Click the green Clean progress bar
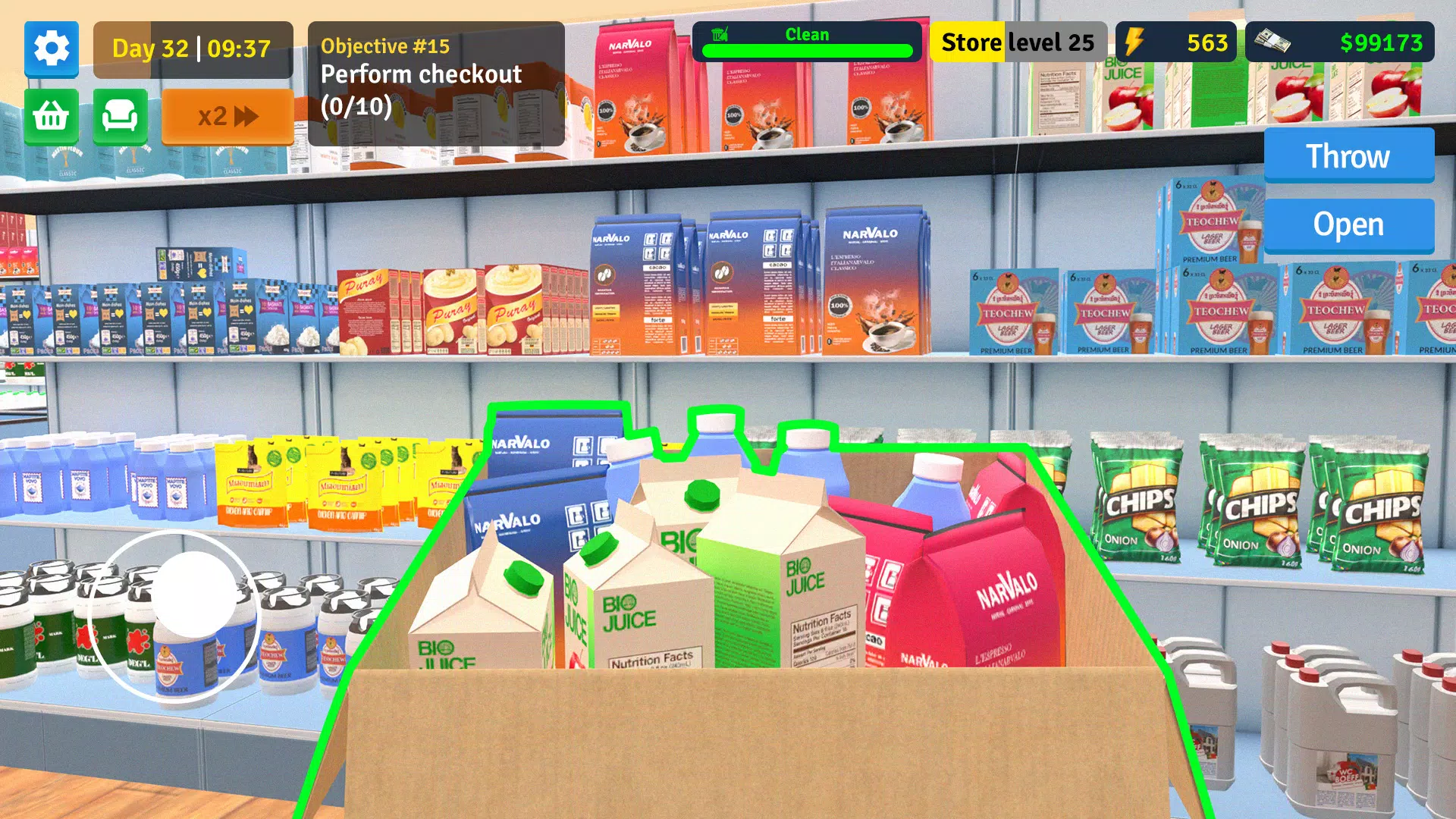 click(808, 52)
